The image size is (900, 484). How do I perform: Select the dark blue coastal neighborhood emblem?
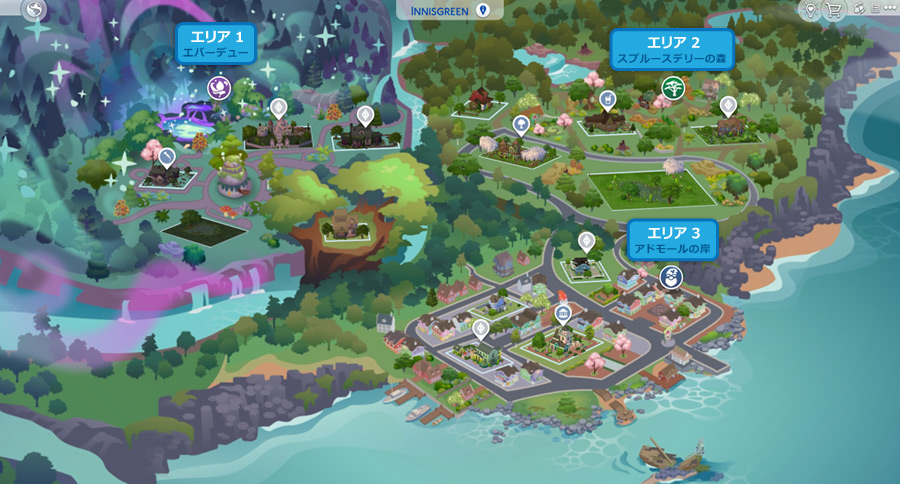click(671, 276)
